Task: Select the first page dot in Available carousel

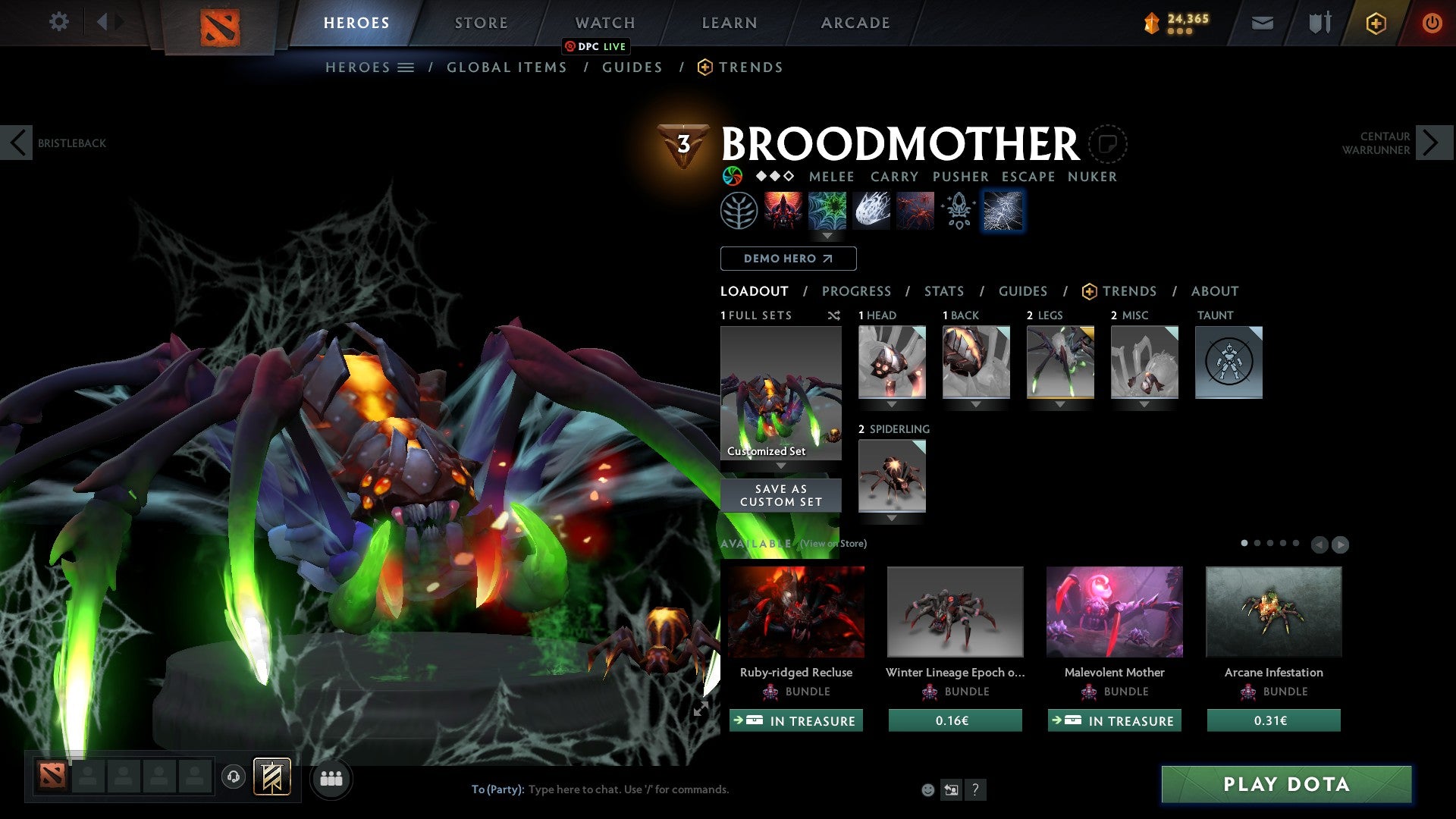Action: (x=1245, y=544)
